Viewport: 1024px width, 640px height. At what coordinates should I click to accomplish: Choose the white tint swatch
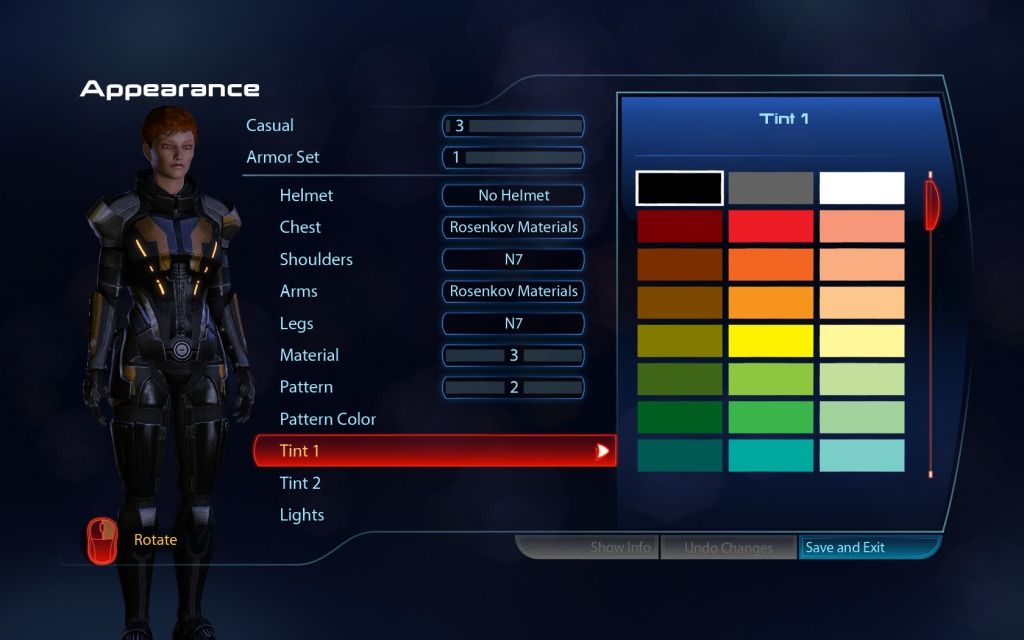point(862,188)
